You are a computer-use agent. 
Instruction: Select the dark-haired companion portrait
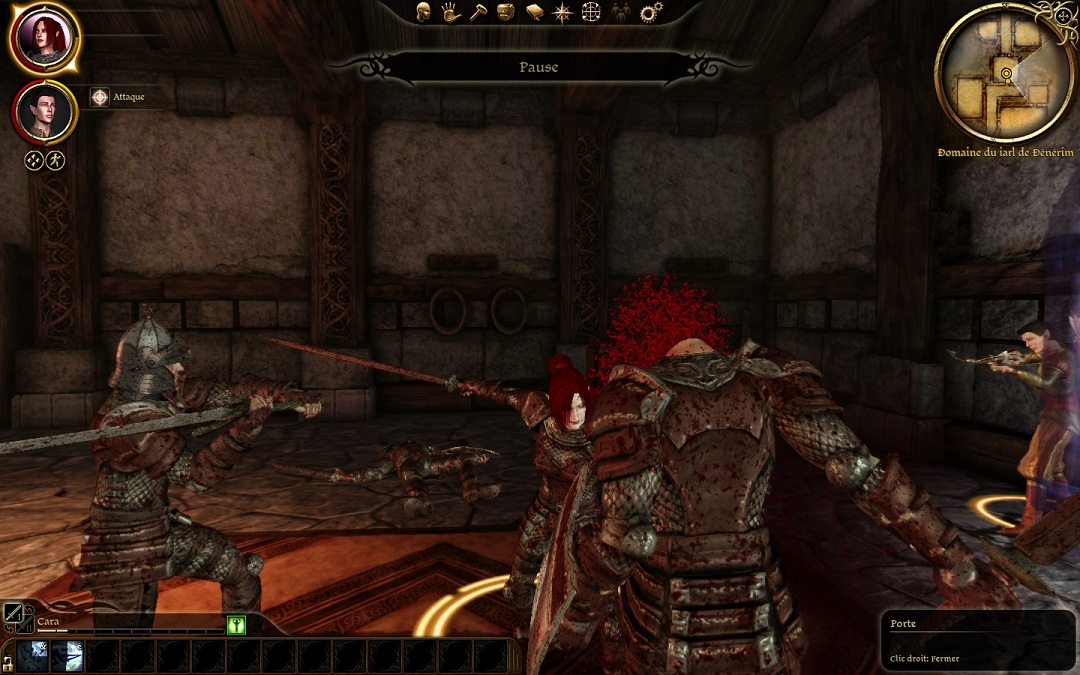click(45, 113)
